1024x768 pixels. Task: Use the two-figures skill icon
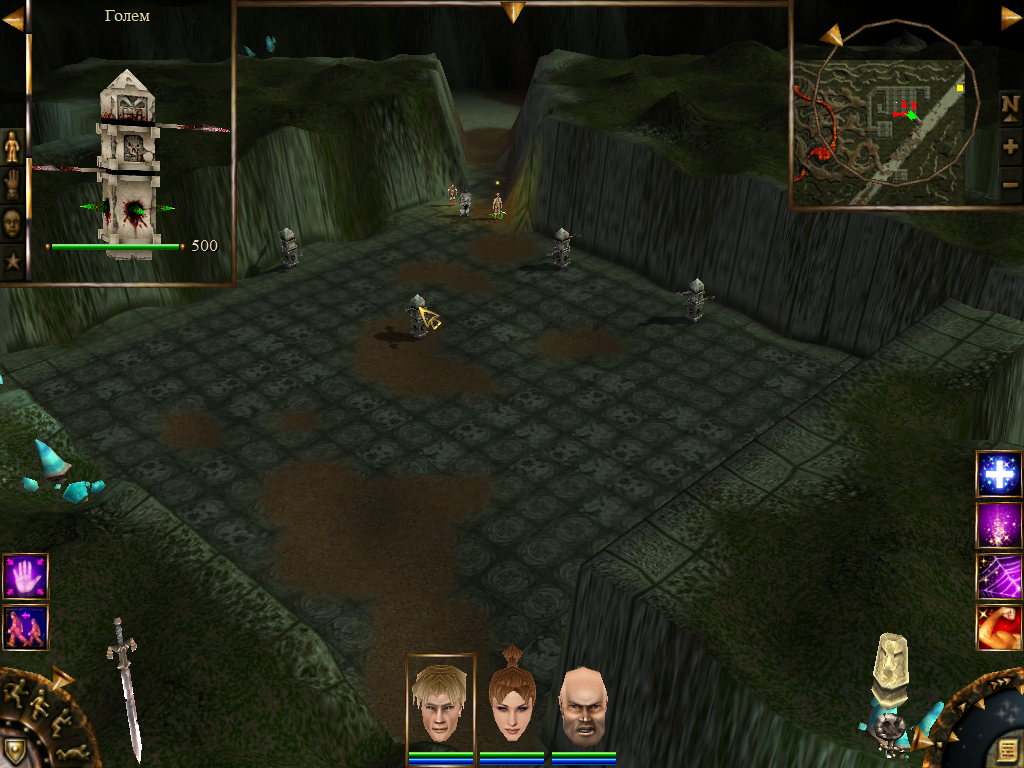click(x=25, y=627)
